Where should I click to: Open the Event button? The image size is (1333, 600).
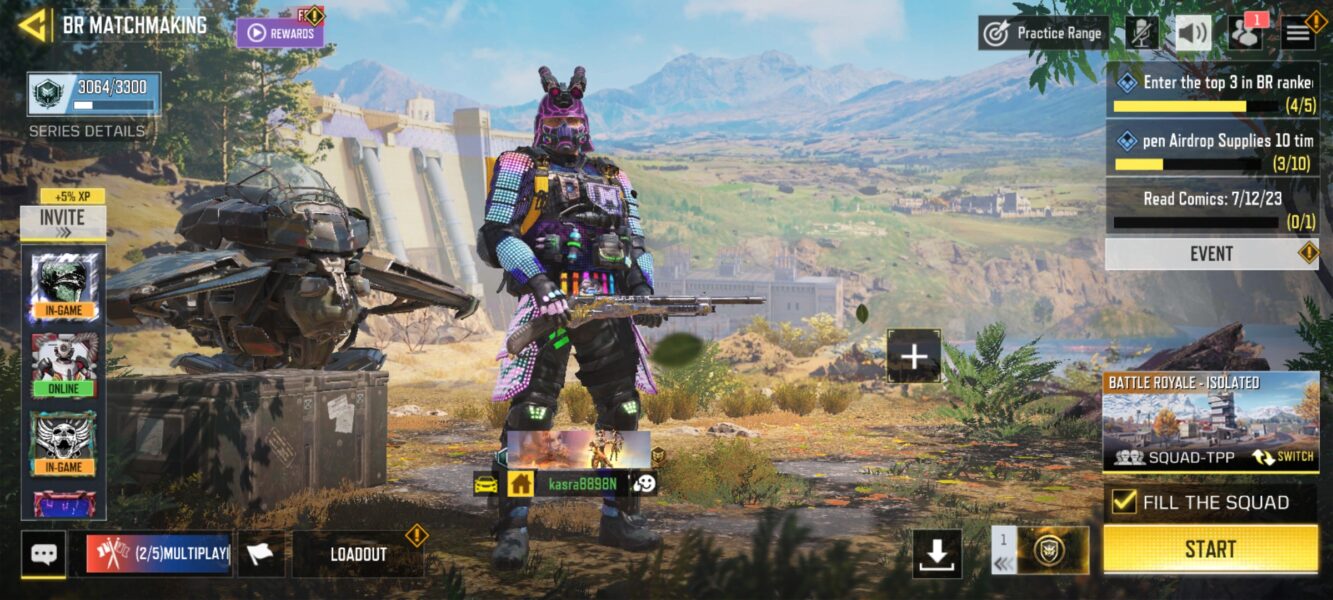pos(1211,254)
